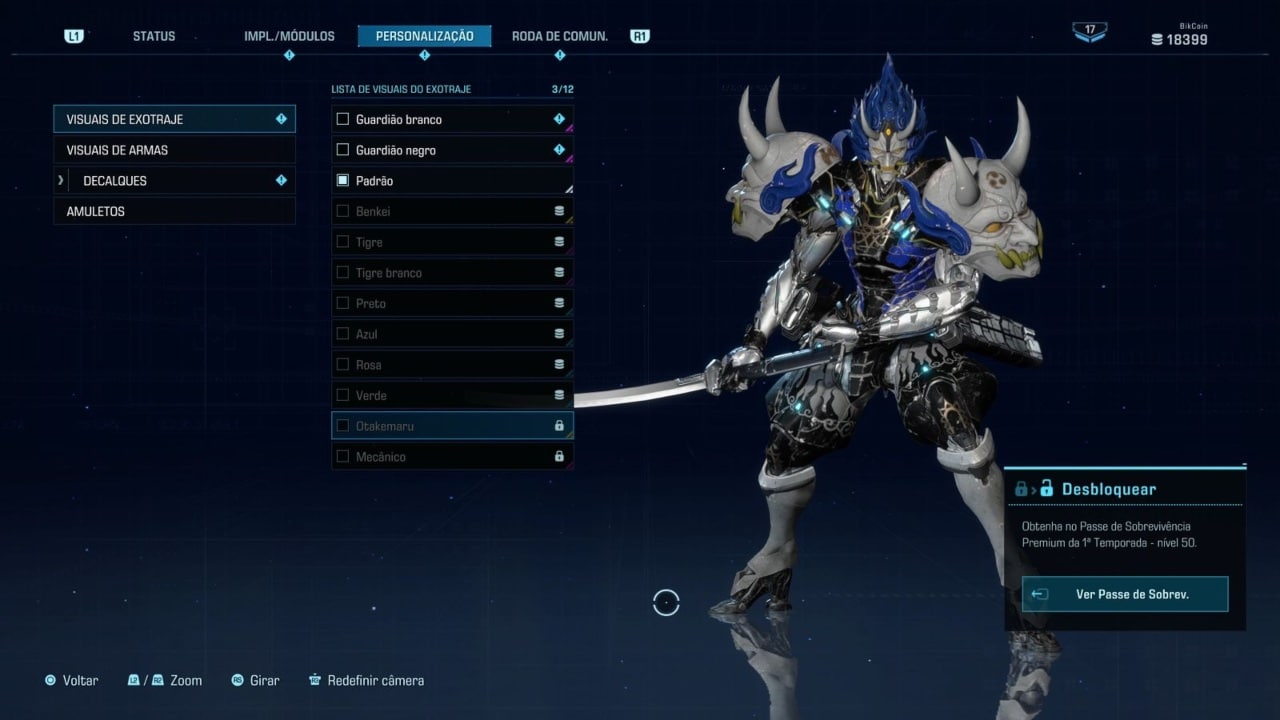Pick the Benkei skin entry
The image size is (1280, 720).
point(452,212)
